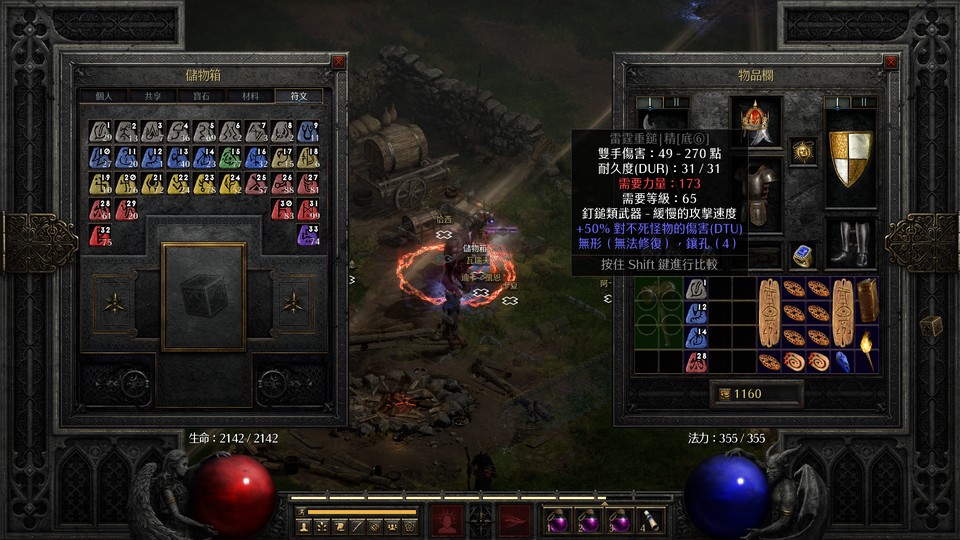
Task: Select the red rune number 32
Action: click(x=100, y=236)
